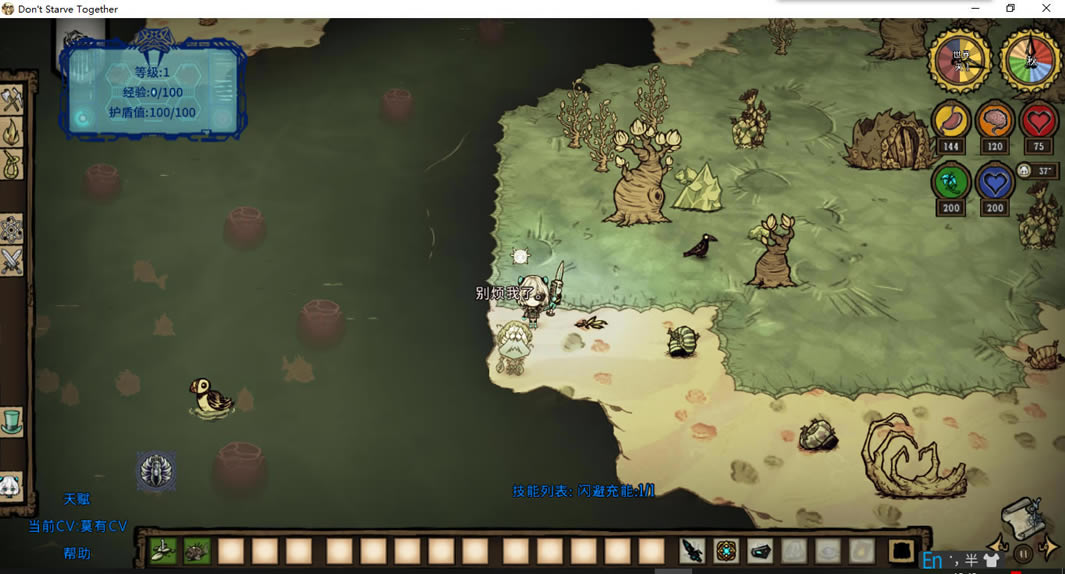
Task: Maximize the game window
Action: pos(1010,8)
